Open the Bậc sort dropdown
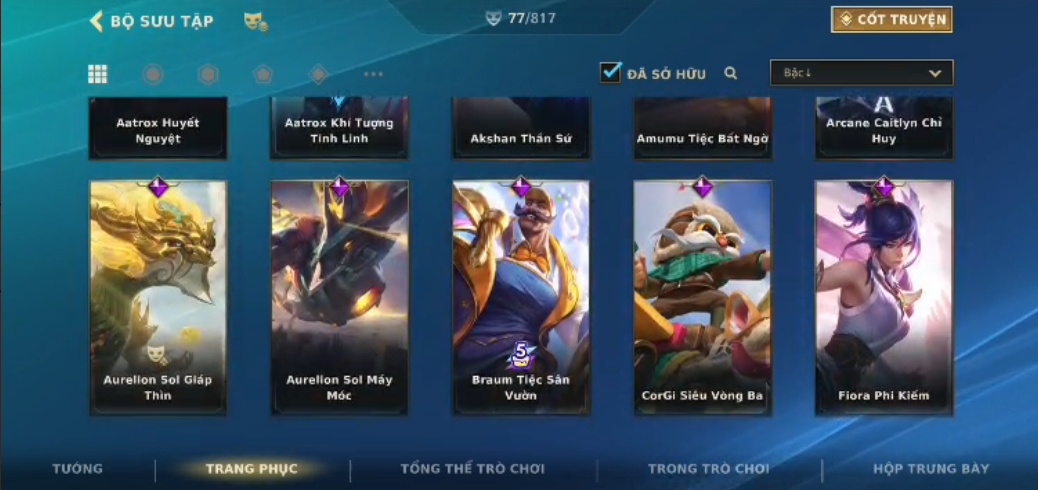This screenshot has height=490, width=1038. click(861, 73)
